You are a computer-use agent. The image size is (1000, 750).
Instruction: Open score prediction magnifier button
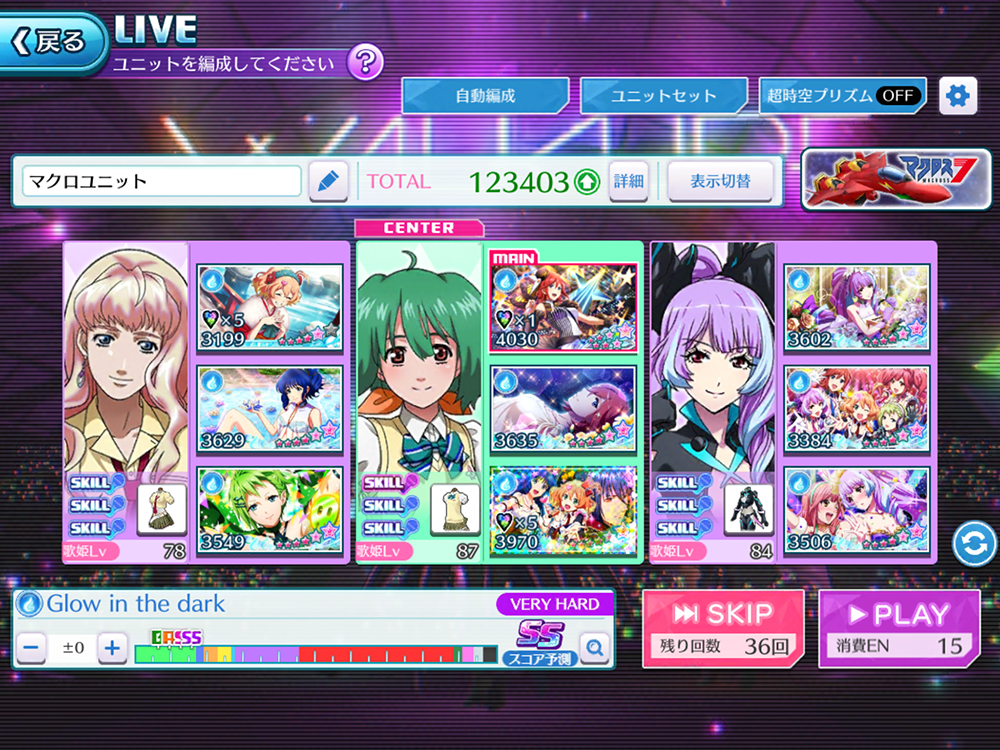(594, 649)
